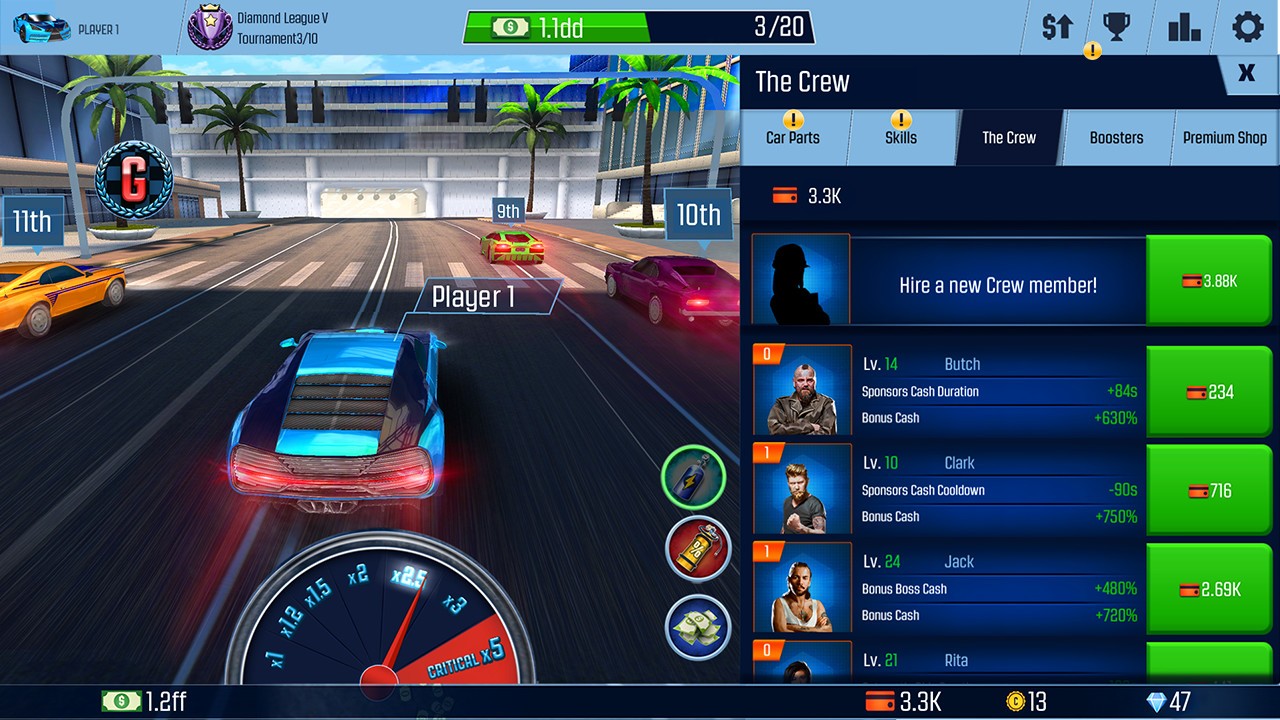Image resolution: width=1280 pixels, height=720 pixels.
Task: Use the fuel canister percentage booster icon
Action: point(694,549)
